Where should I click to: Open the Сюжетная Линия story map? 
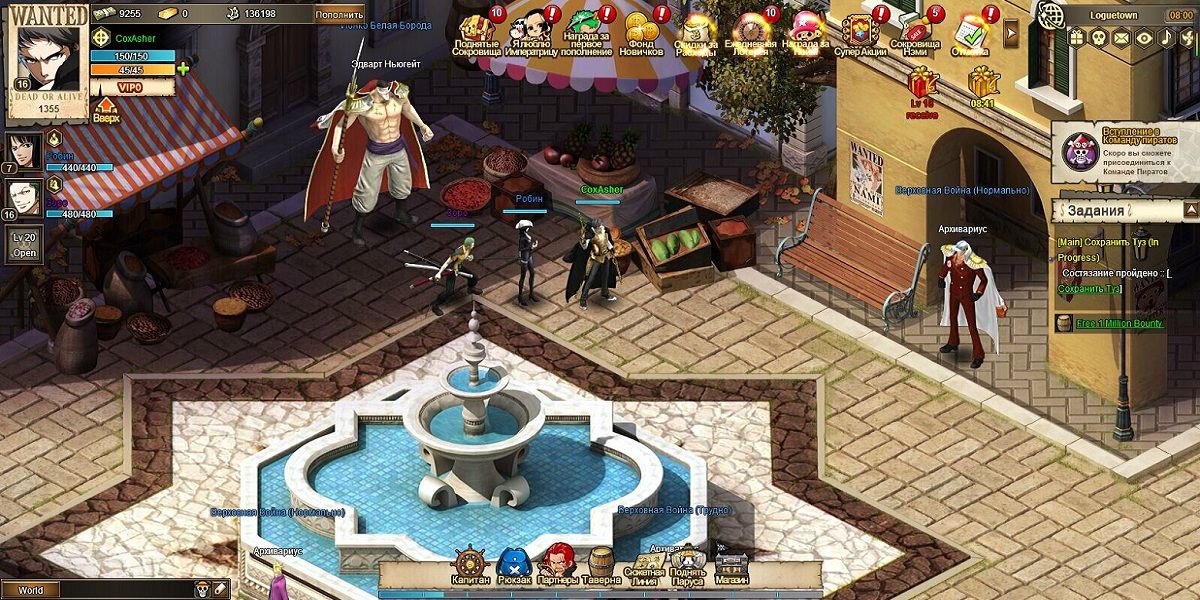(644, 570)
